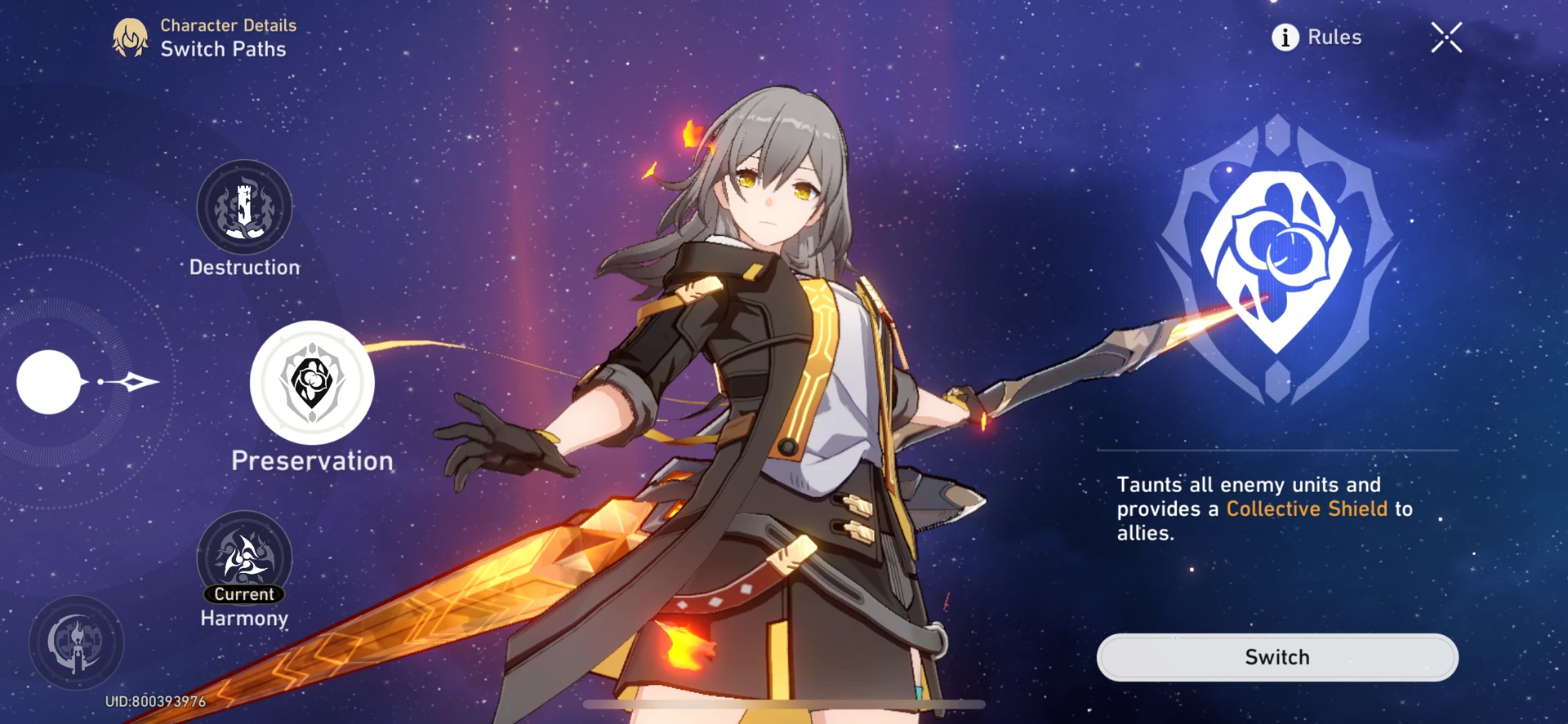
Task: Select the Remembrance path icon bottom left
Action: click(76, 643)
